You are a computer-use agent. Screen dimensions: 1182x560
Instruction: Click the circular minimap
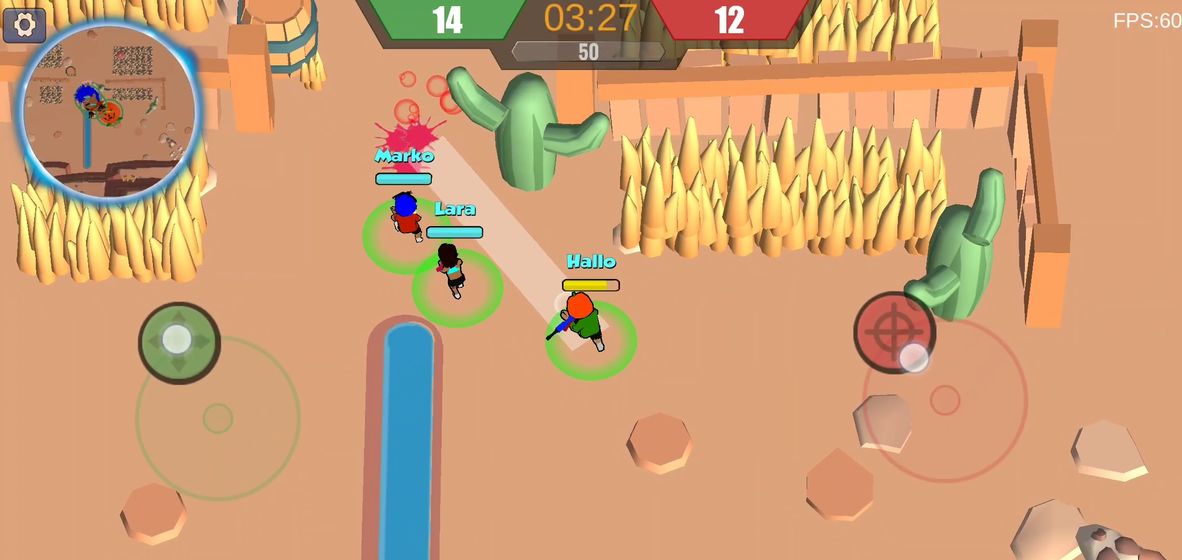point(108,108)
